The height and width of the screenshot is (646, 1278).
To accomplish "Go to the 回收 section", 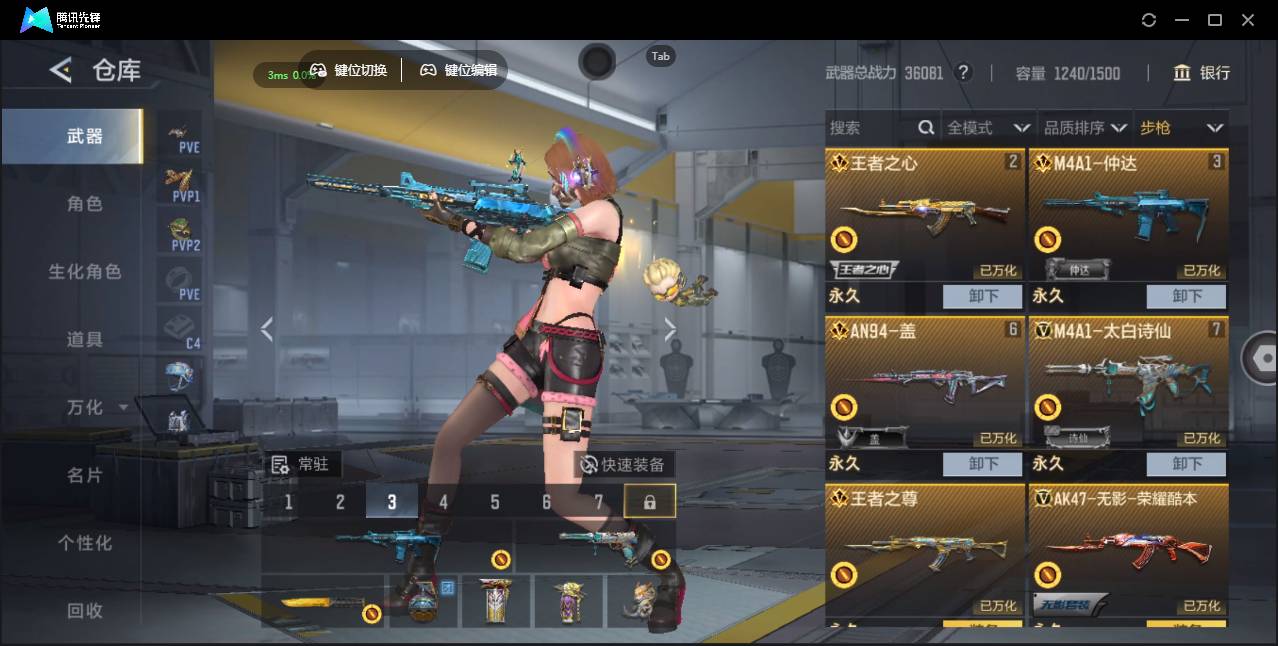I will (x=84, y=610).
